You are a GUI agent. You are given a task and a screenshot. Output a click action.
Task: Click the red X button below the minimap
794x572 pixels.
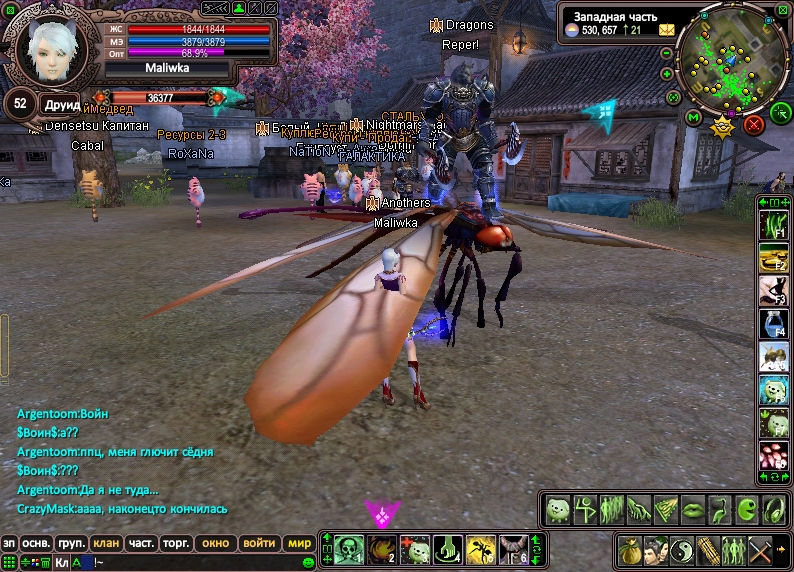(x=754, y=124)
